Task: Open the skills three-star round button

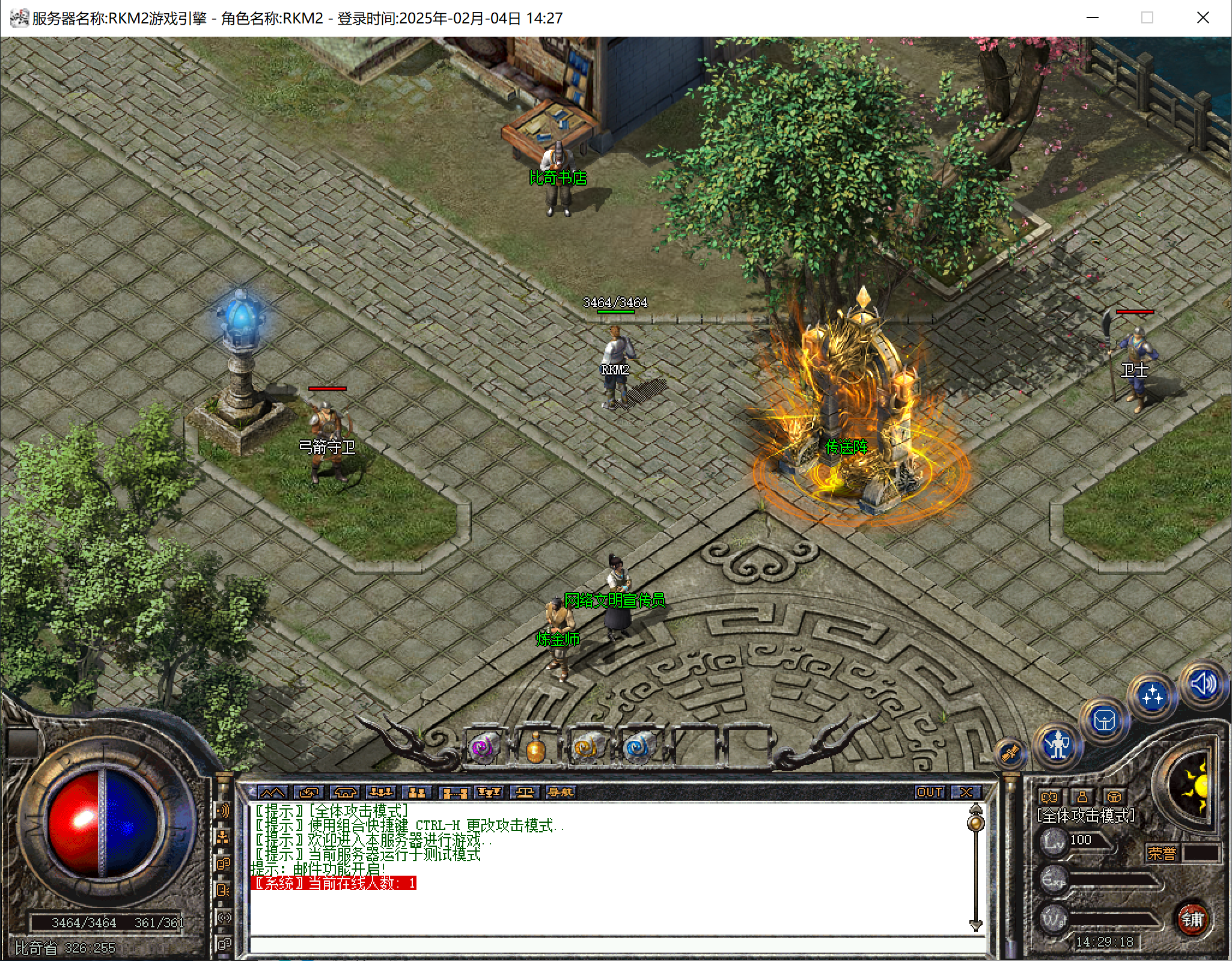Action: [1152, 696]
